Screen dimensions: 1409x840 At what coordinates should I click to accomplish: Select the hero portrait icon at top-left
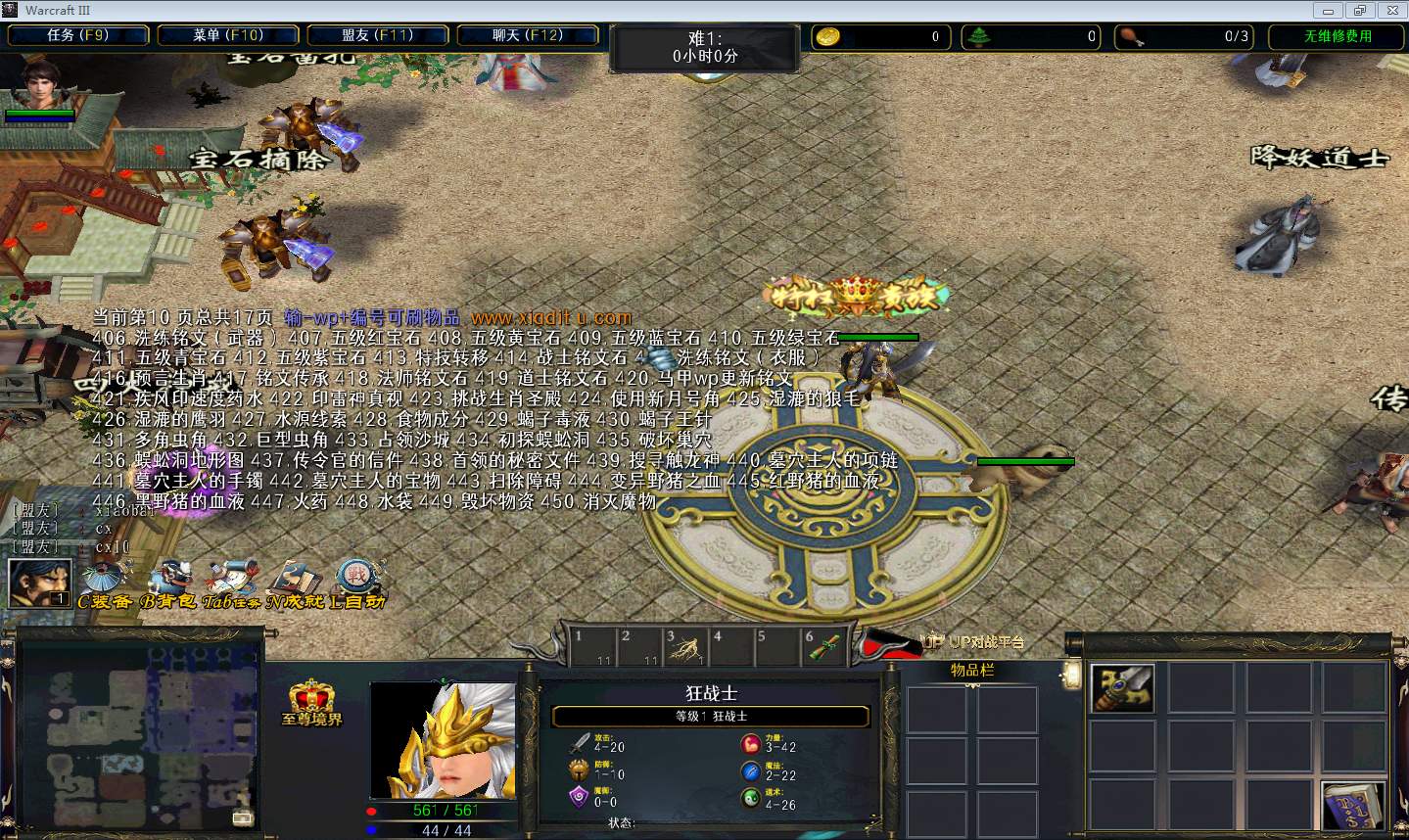click(x=39, y=85)
